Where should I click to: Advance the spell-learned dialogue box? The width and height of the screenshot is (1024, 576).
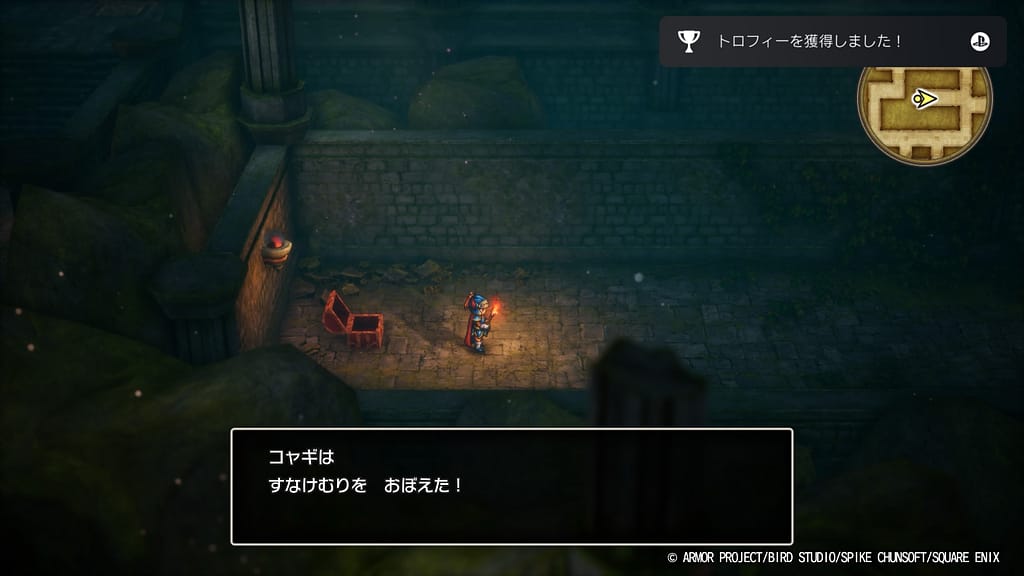[511, 486]
